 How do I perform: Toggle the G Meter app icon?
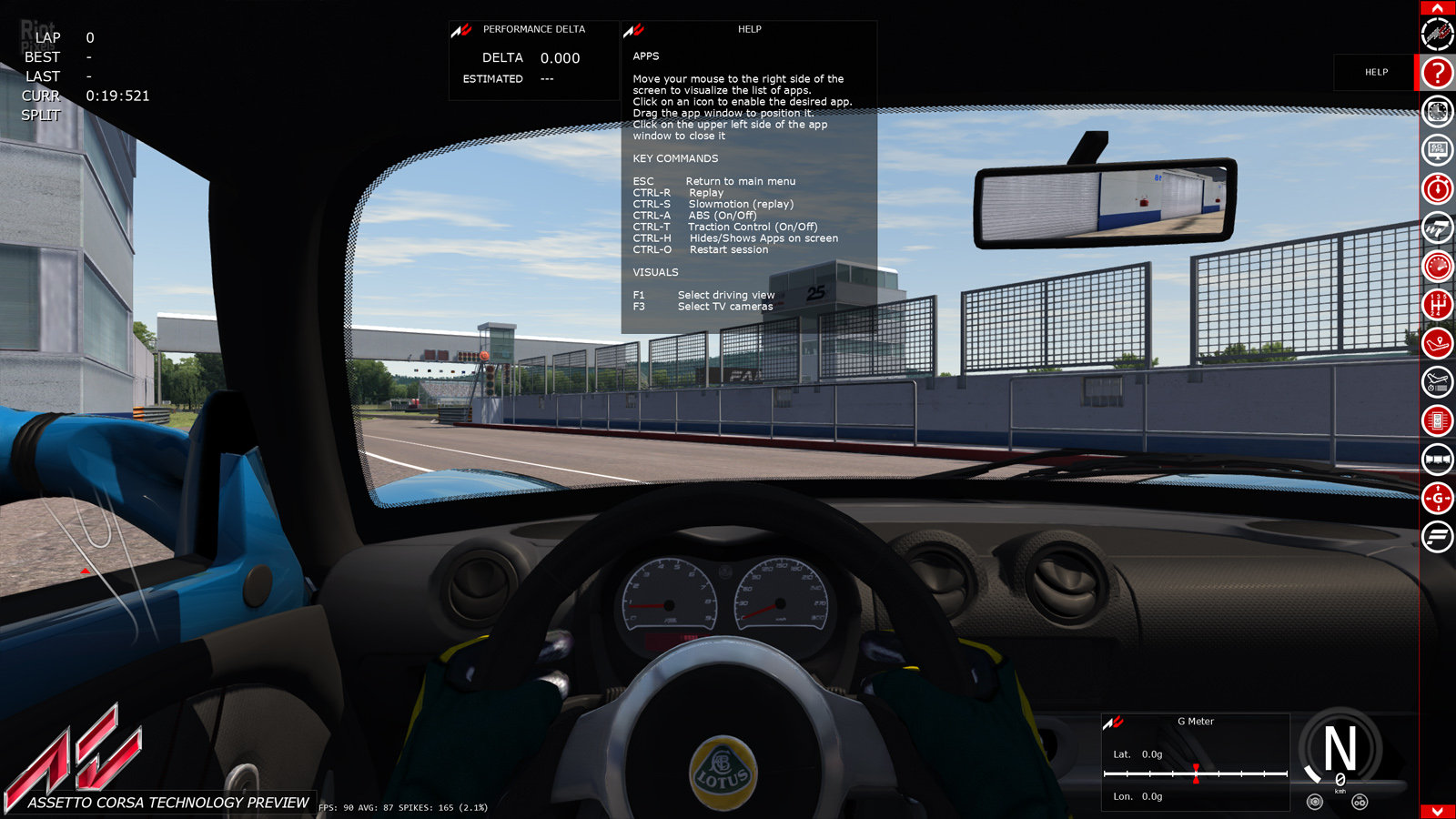point(1438,499)
